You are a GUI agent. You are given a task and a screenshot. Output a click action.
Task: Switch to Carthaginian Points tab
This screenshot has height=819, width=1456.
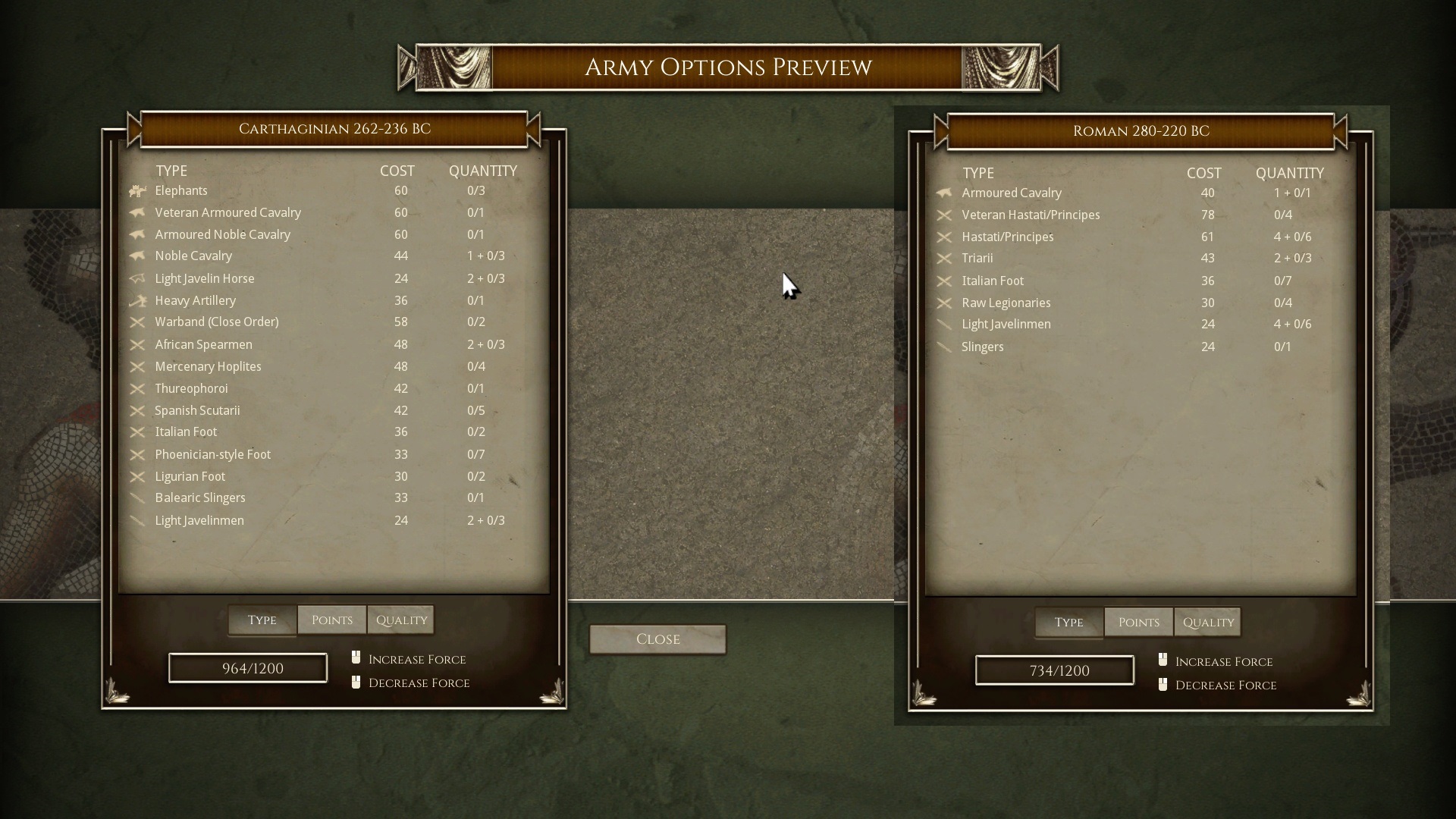331,620
